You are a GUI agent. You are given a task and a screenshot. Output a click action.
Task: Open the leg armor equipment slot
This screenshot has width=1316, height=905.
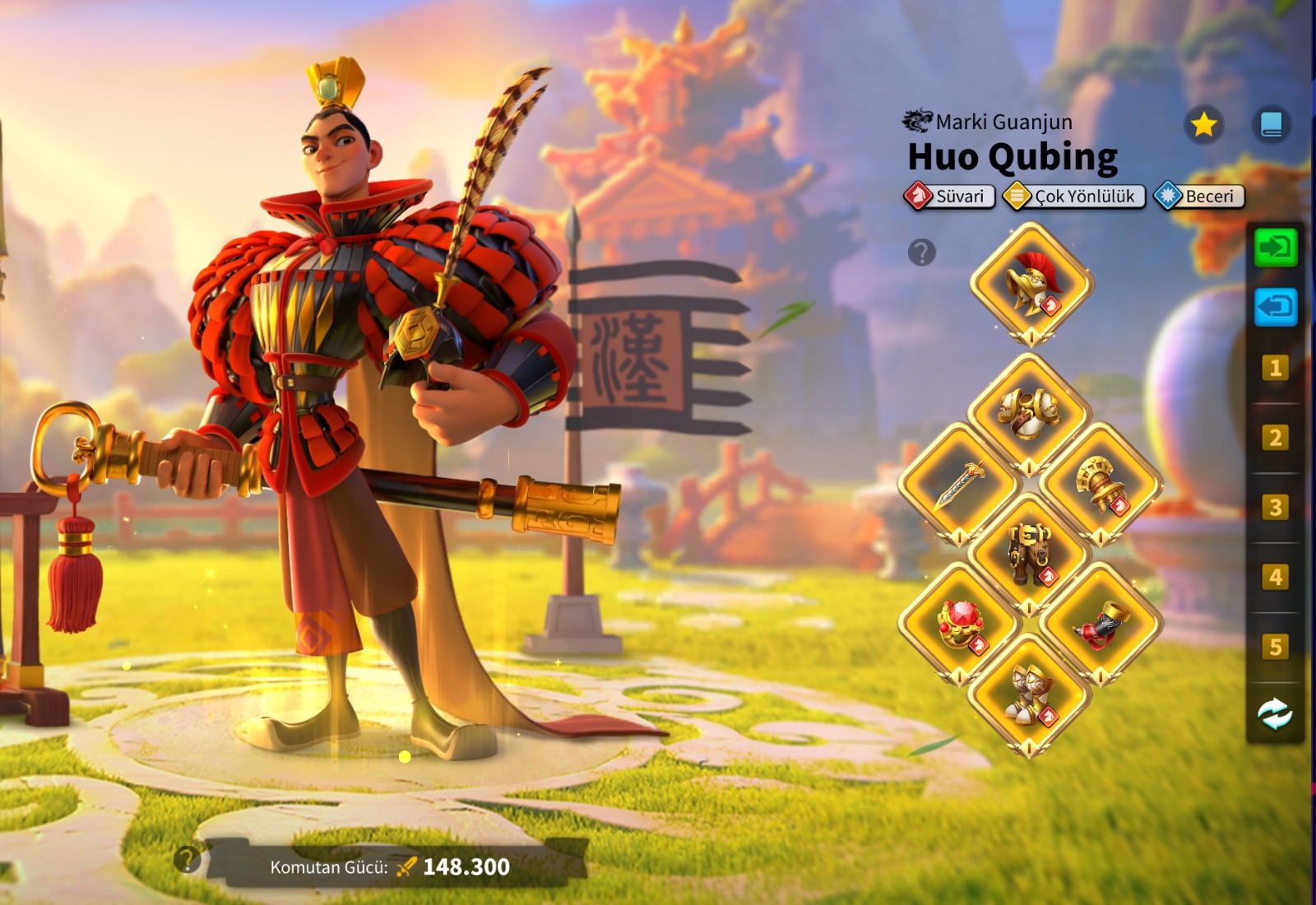point(1029,553)
